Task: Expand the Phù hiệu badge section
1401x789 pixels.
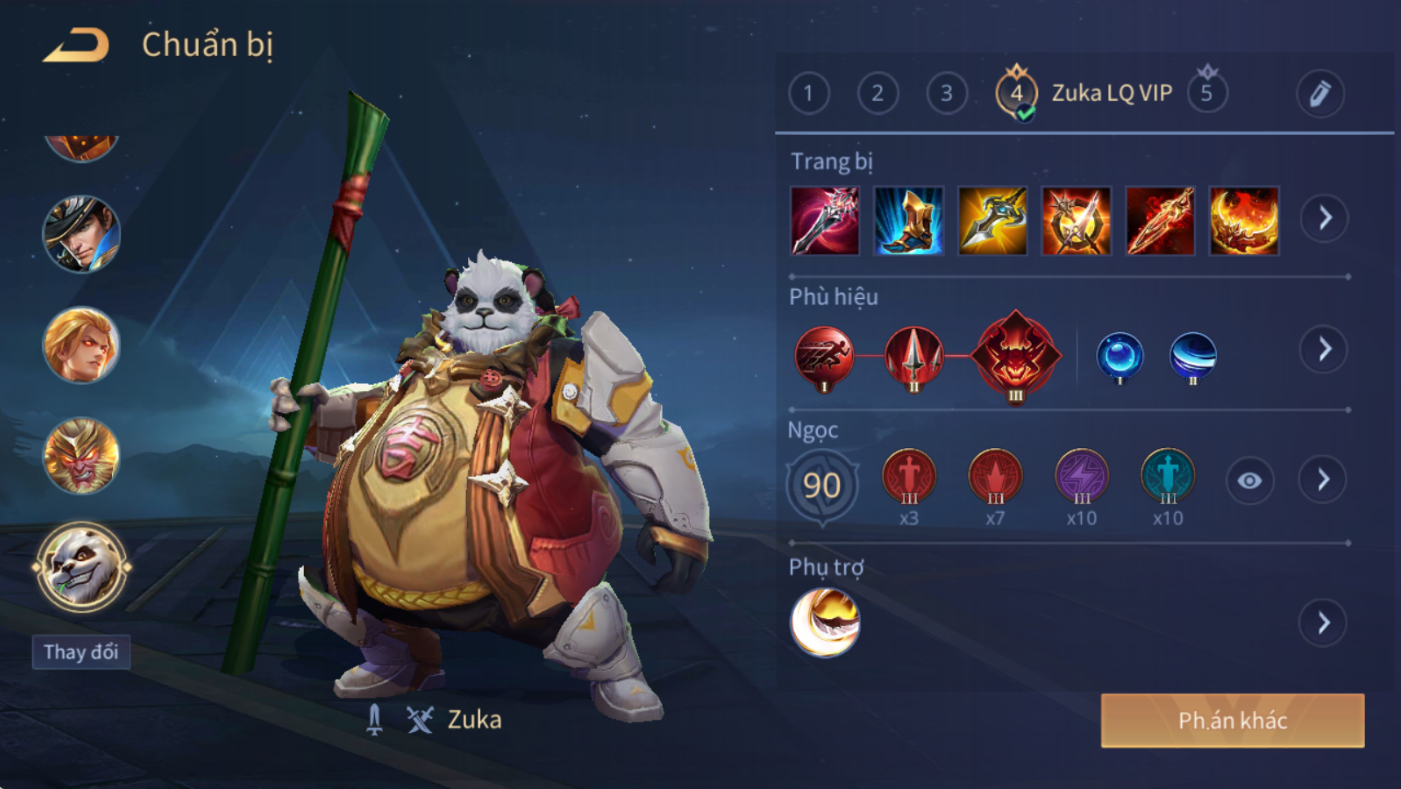Action: point(1324,349)
